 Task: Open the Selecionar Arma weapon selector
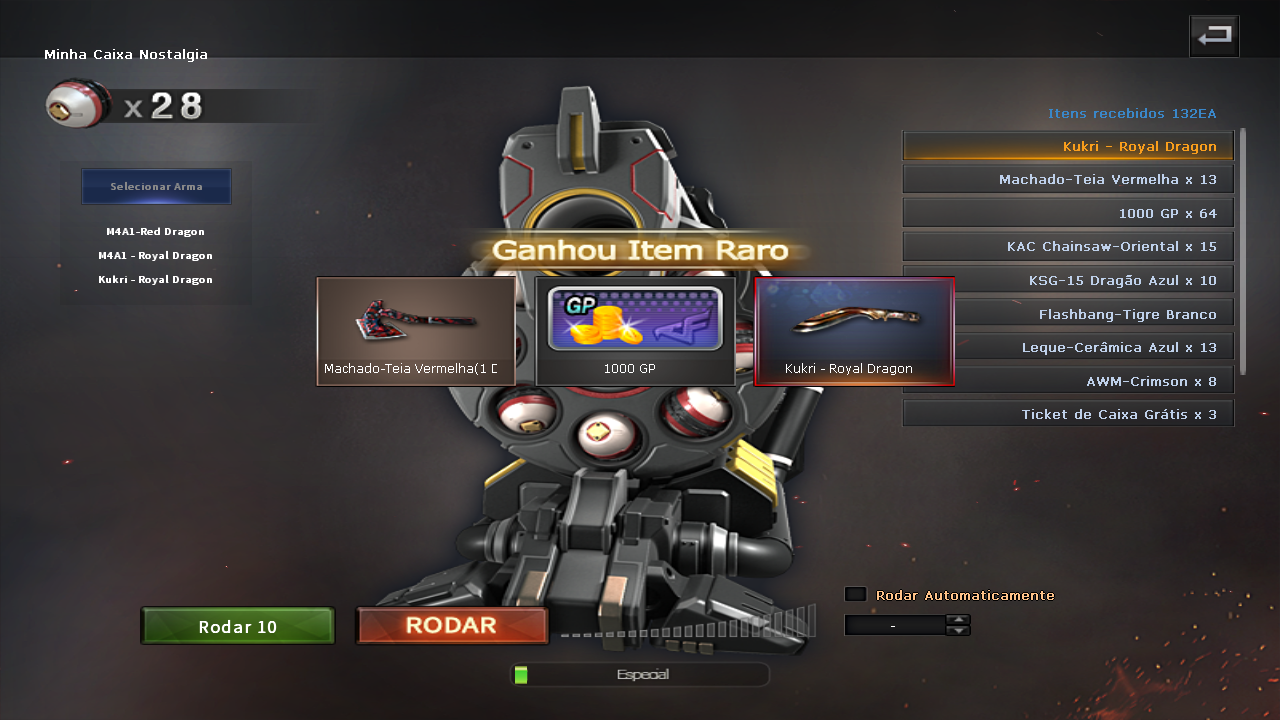click(x=156, y=187)
